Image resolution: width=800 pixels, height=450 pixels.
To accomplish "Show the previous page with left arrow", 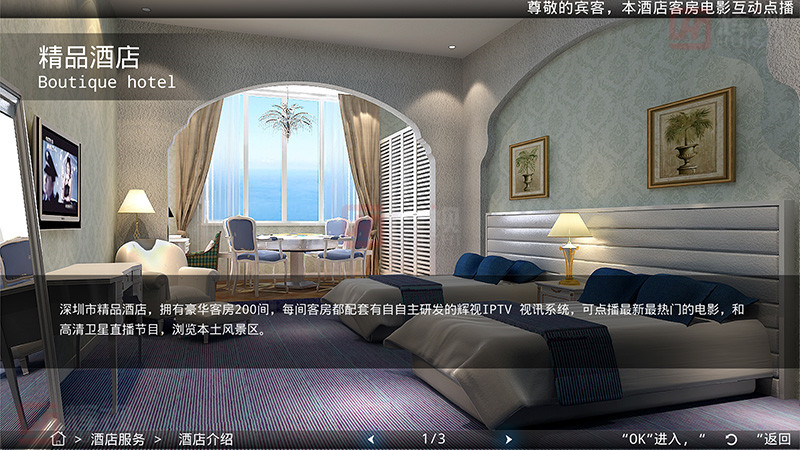I will tap(371, 439).
